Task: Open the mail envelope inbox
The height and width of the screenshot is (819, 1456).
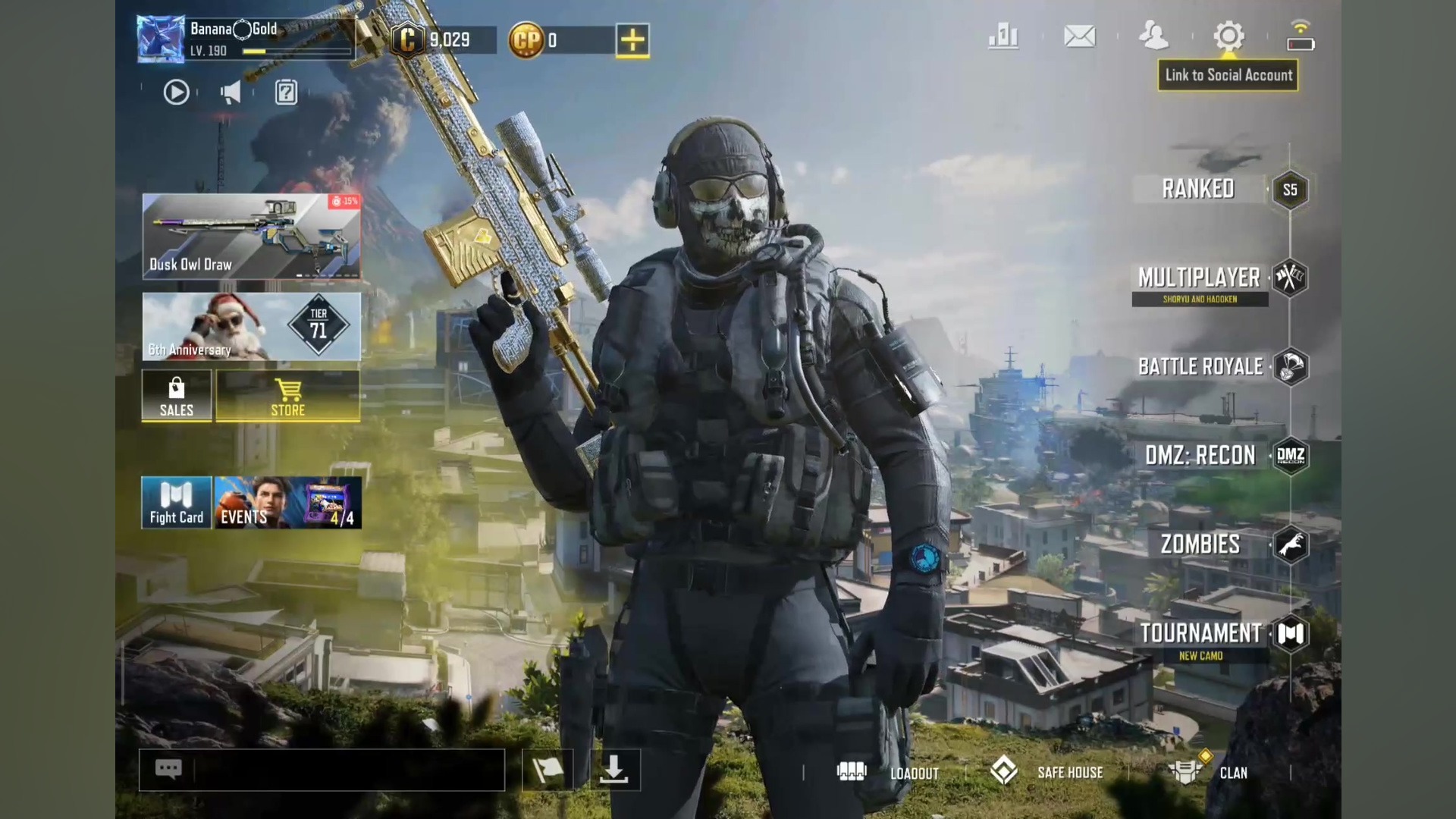Action: (x=1079, y=36)
